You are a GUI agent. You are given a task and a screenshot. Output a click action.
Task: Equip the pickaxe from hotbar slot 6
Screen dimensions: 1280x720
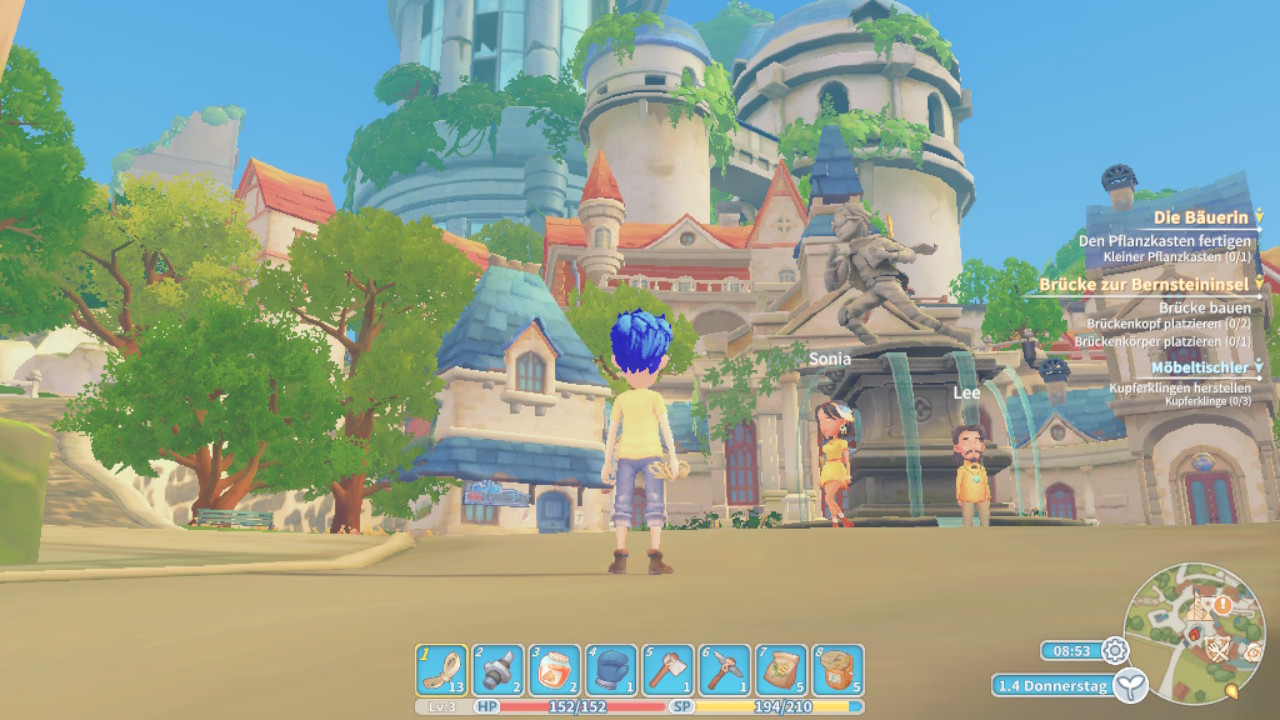(724, 670)
